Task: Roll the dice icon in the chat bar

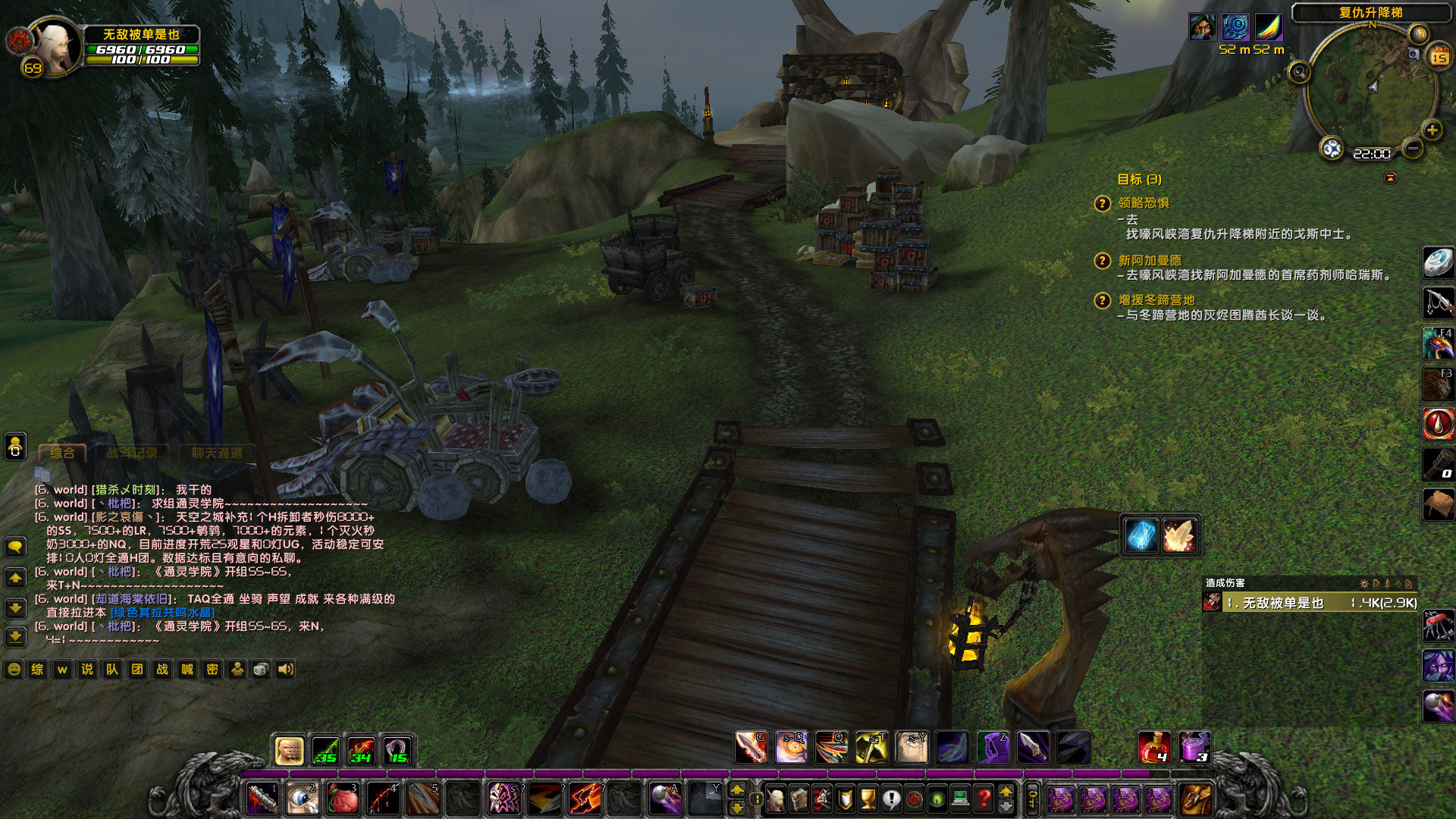Action: 261,669
